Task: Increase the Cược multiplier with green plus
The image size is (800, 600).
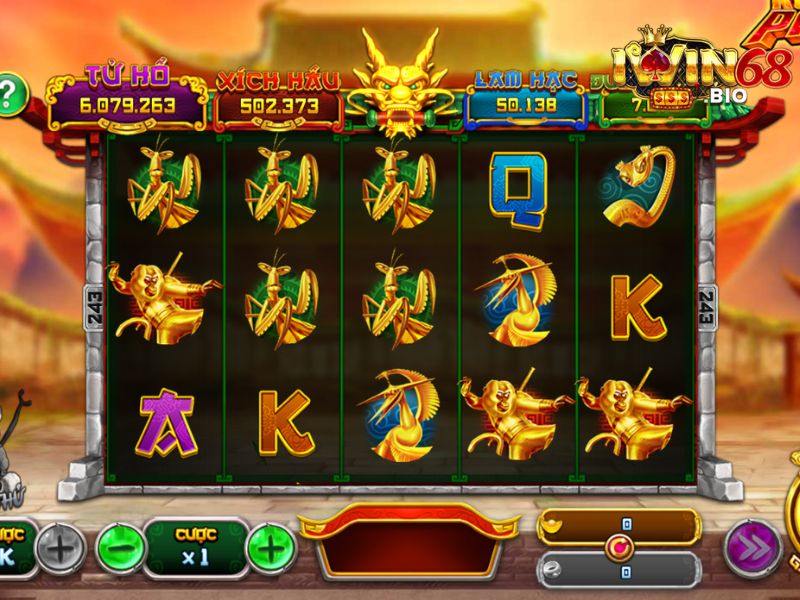Action: pyautogui.click(x=271, y=547)
